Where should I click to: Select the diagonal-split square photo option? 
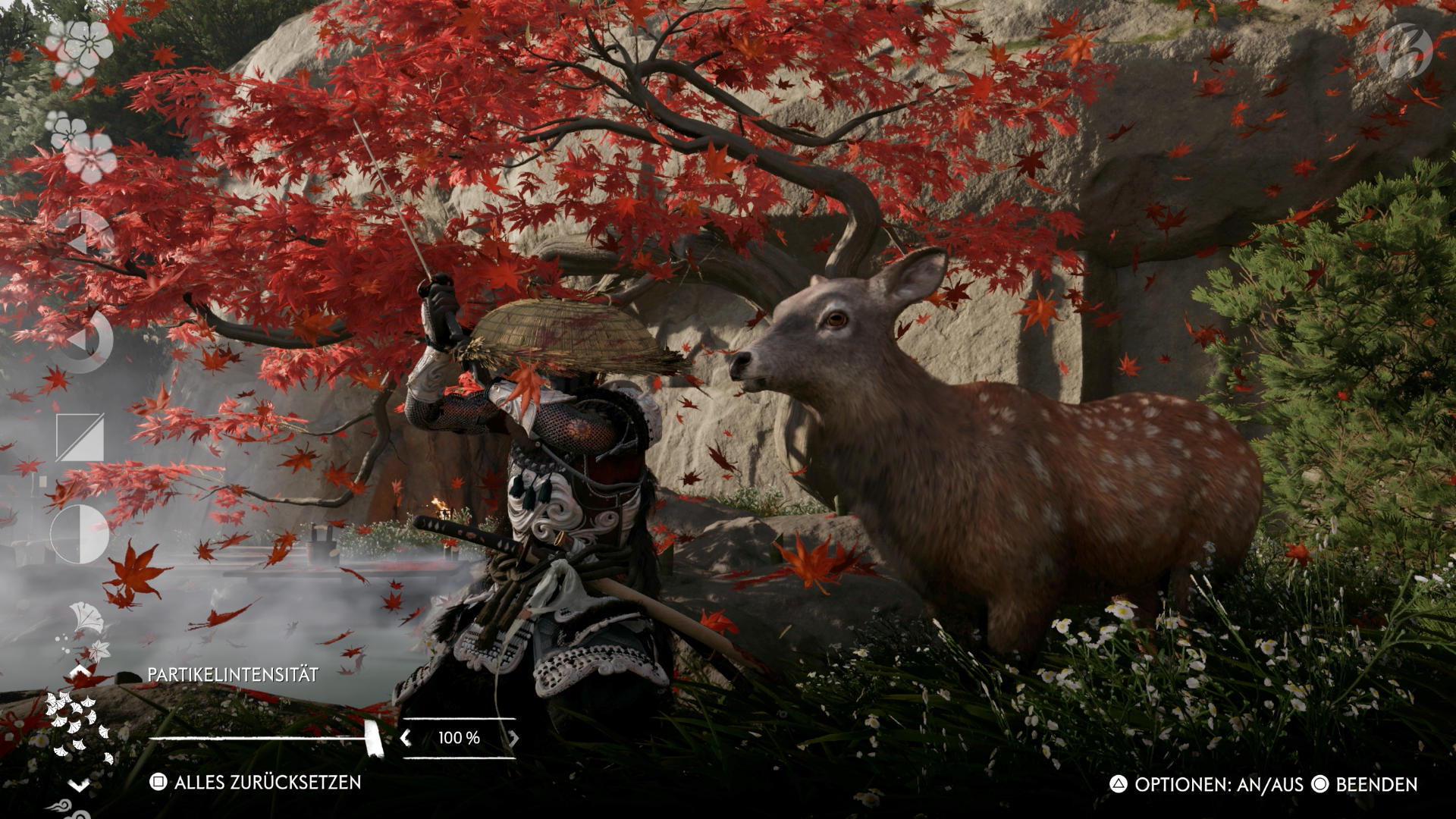click(x=80, y=438)
